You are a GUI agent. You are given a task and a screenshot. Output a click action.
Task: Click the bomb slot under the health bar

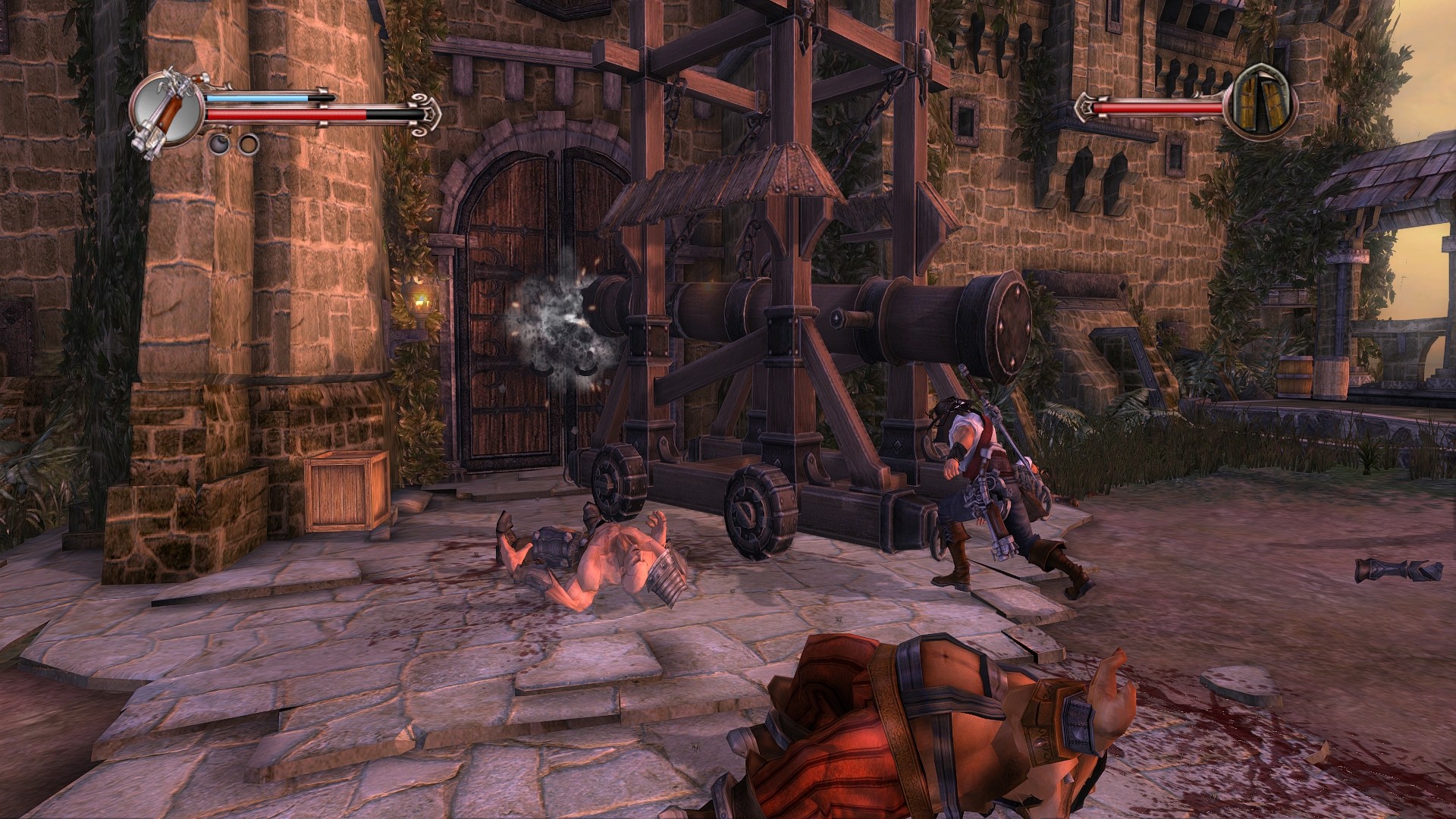point(219,143)
